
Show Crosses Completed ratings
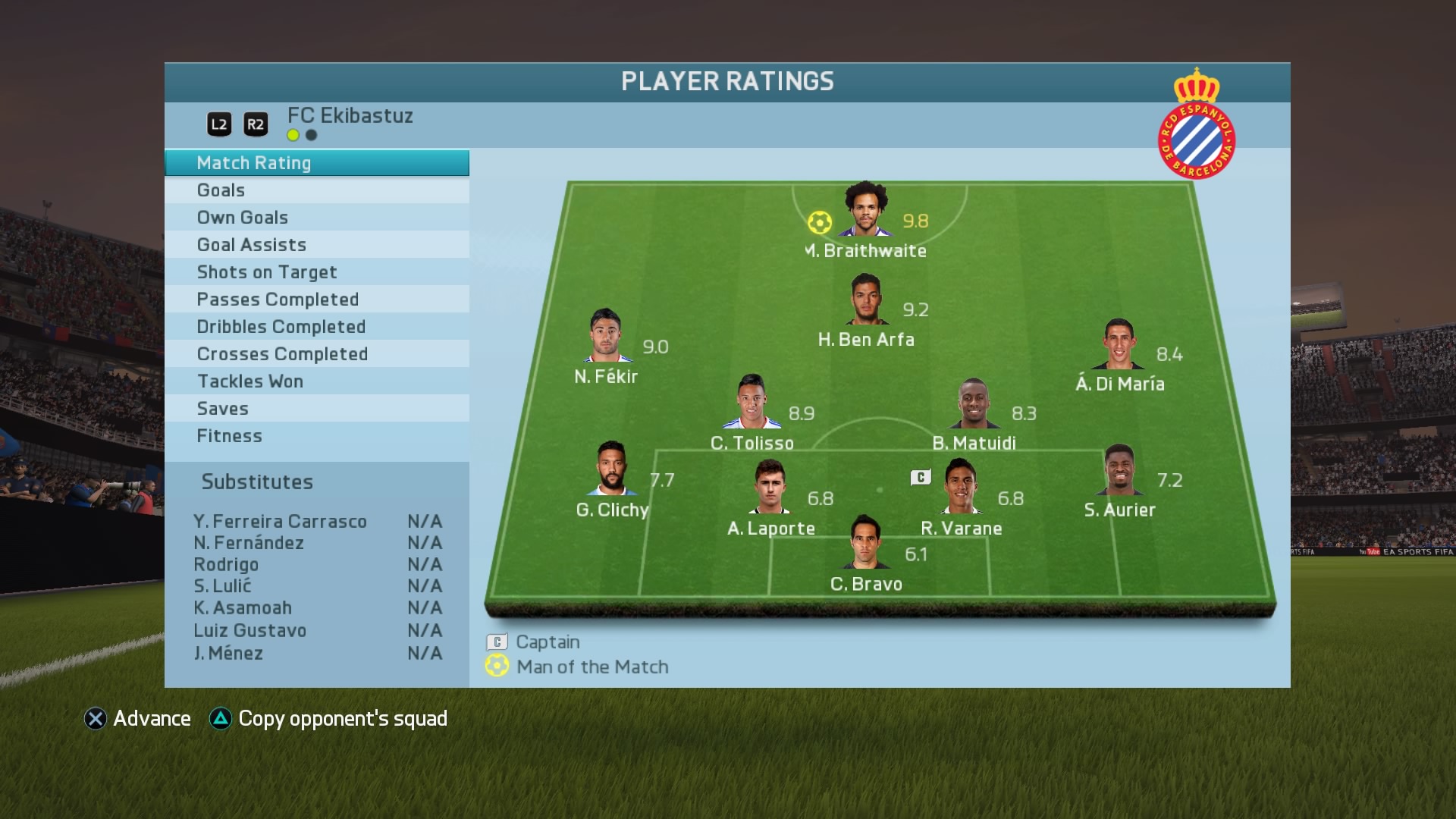coord(316,354)
